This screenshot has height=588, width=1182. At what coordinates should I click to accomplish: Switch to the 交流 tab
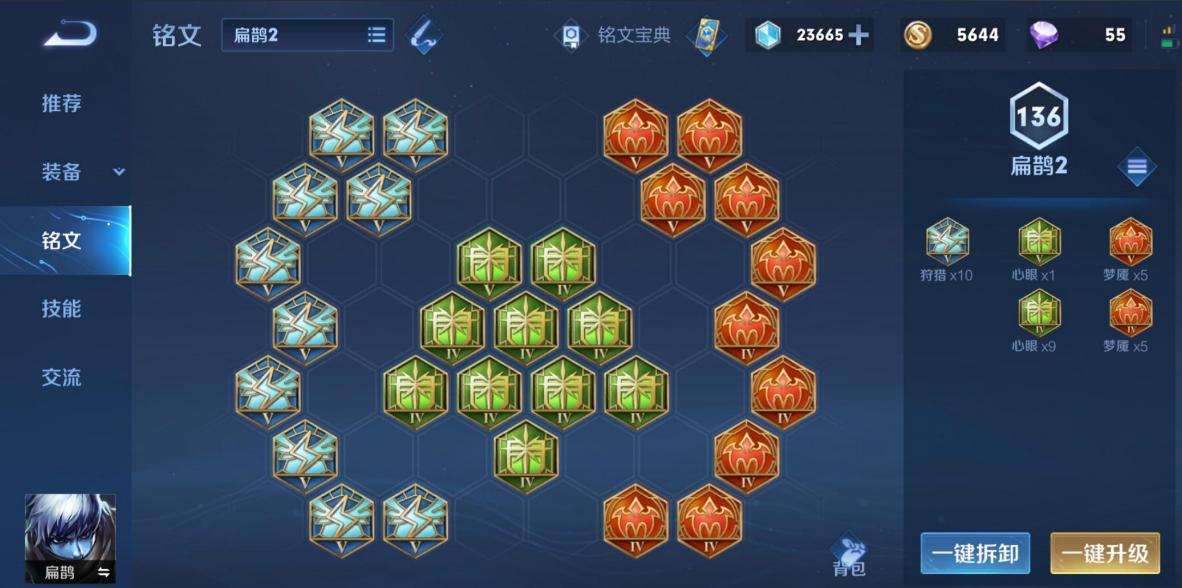point(62,378)
